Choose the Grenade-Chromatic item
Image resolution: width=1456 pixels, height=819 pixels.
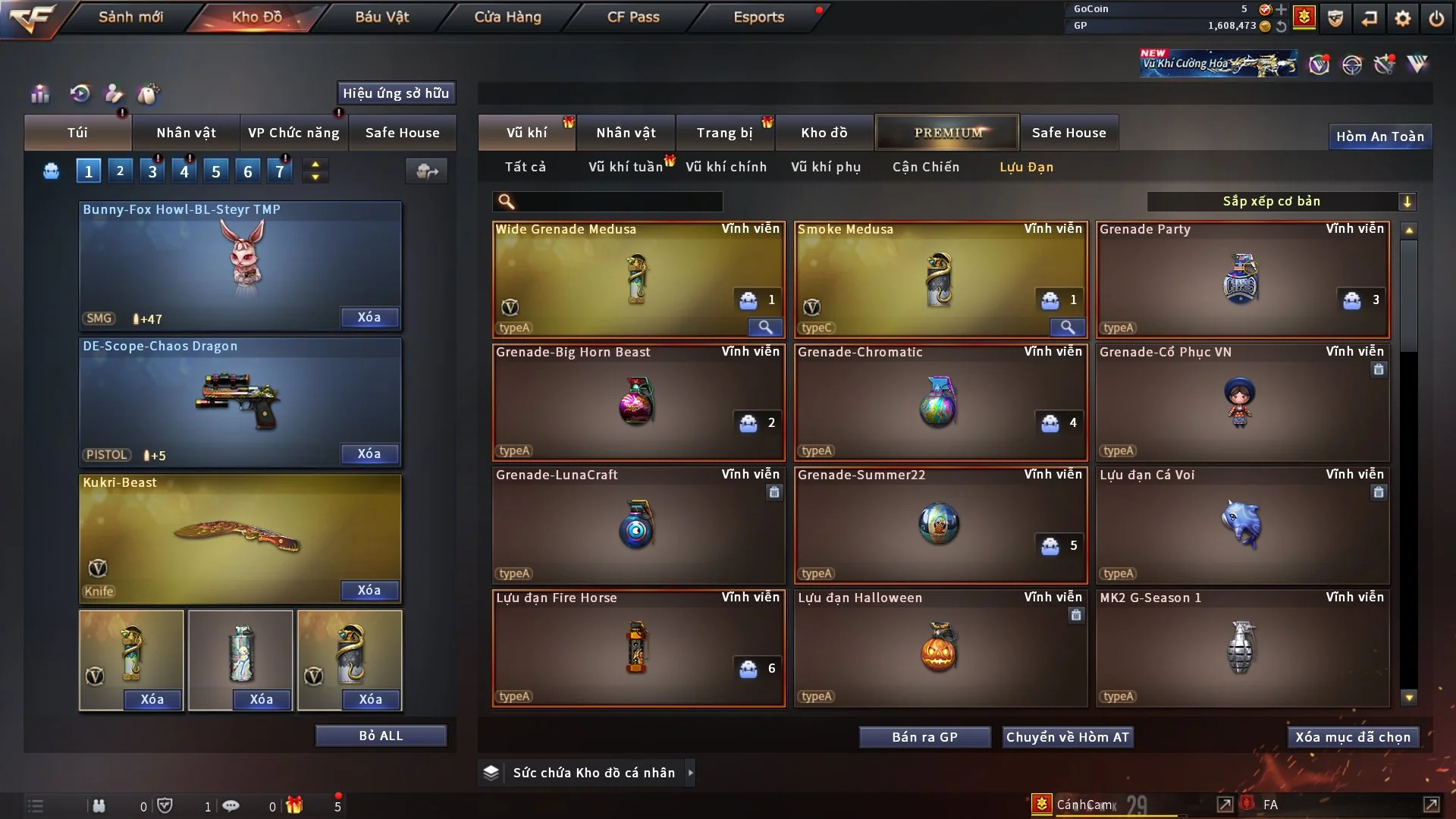(x=940, y=402)
